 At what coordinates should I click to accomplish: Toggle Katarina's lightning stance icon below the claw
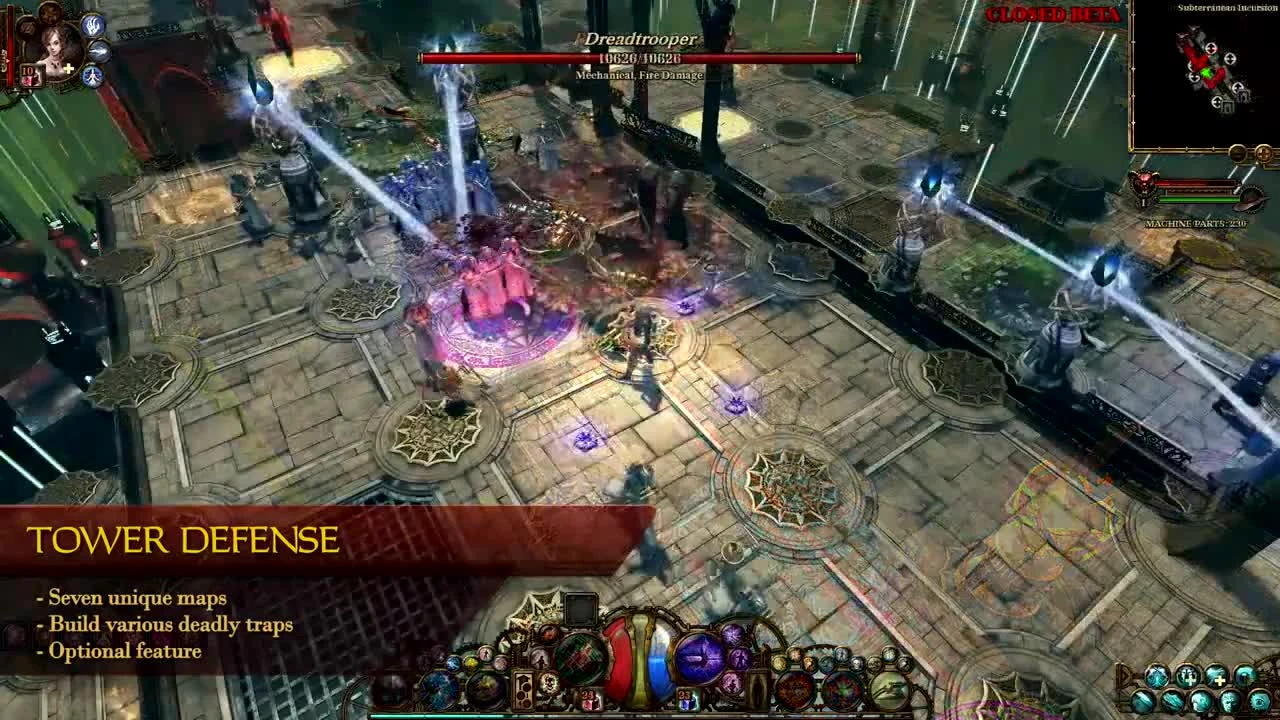(100, 50)
